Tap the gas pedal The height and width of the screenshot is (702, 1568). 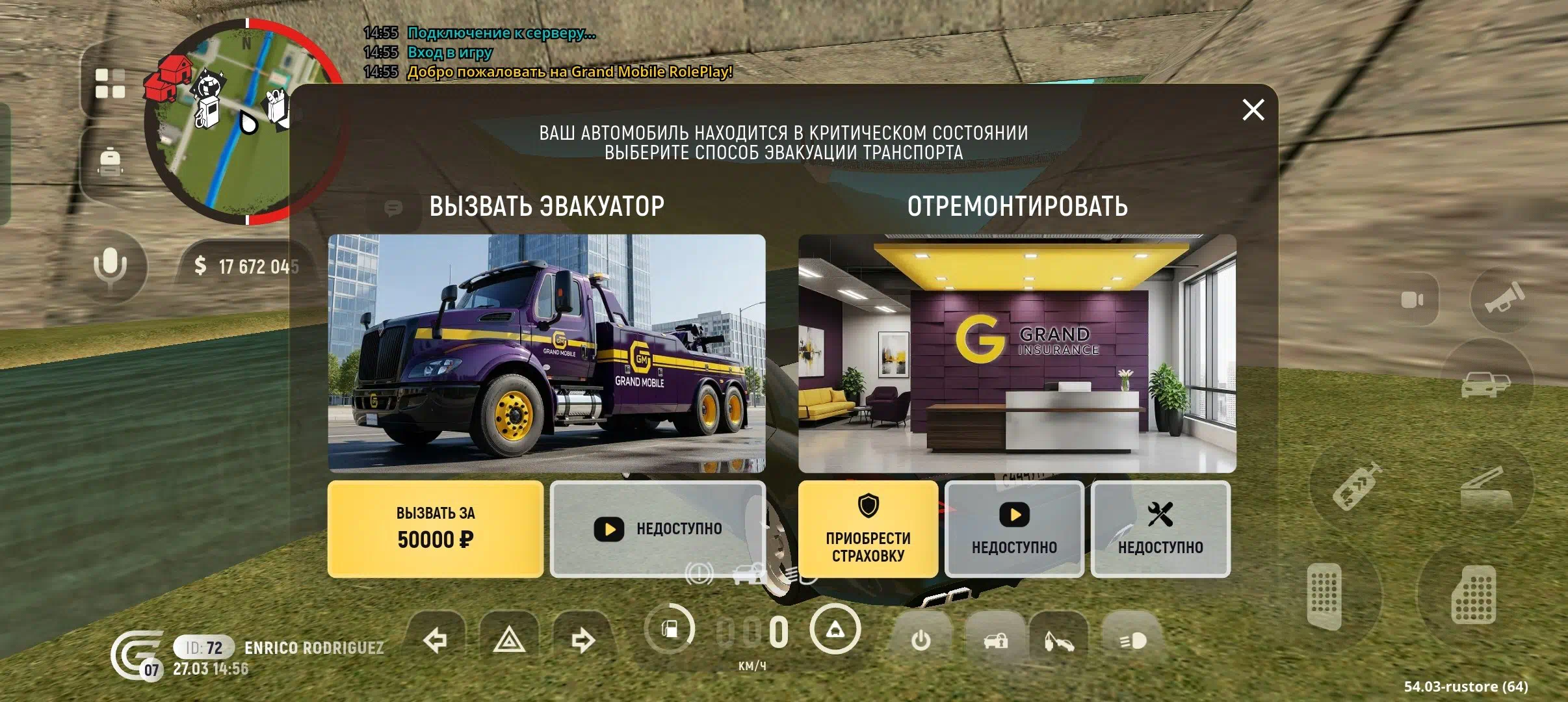[1474, 595]
